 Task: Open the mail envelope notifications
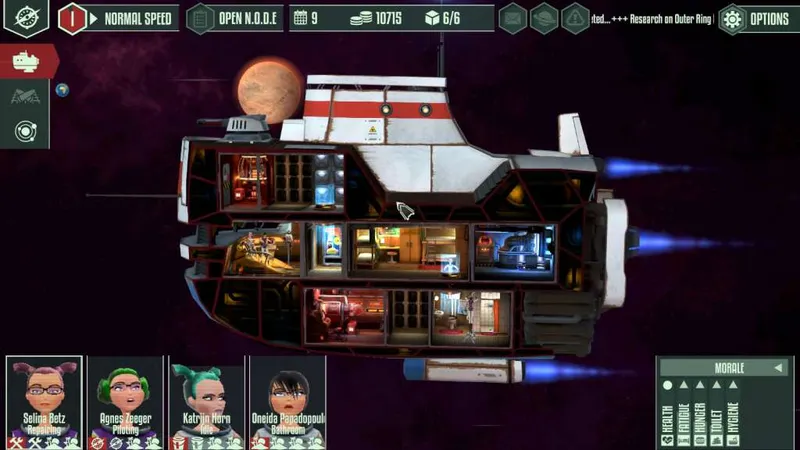tap(513, 18)
